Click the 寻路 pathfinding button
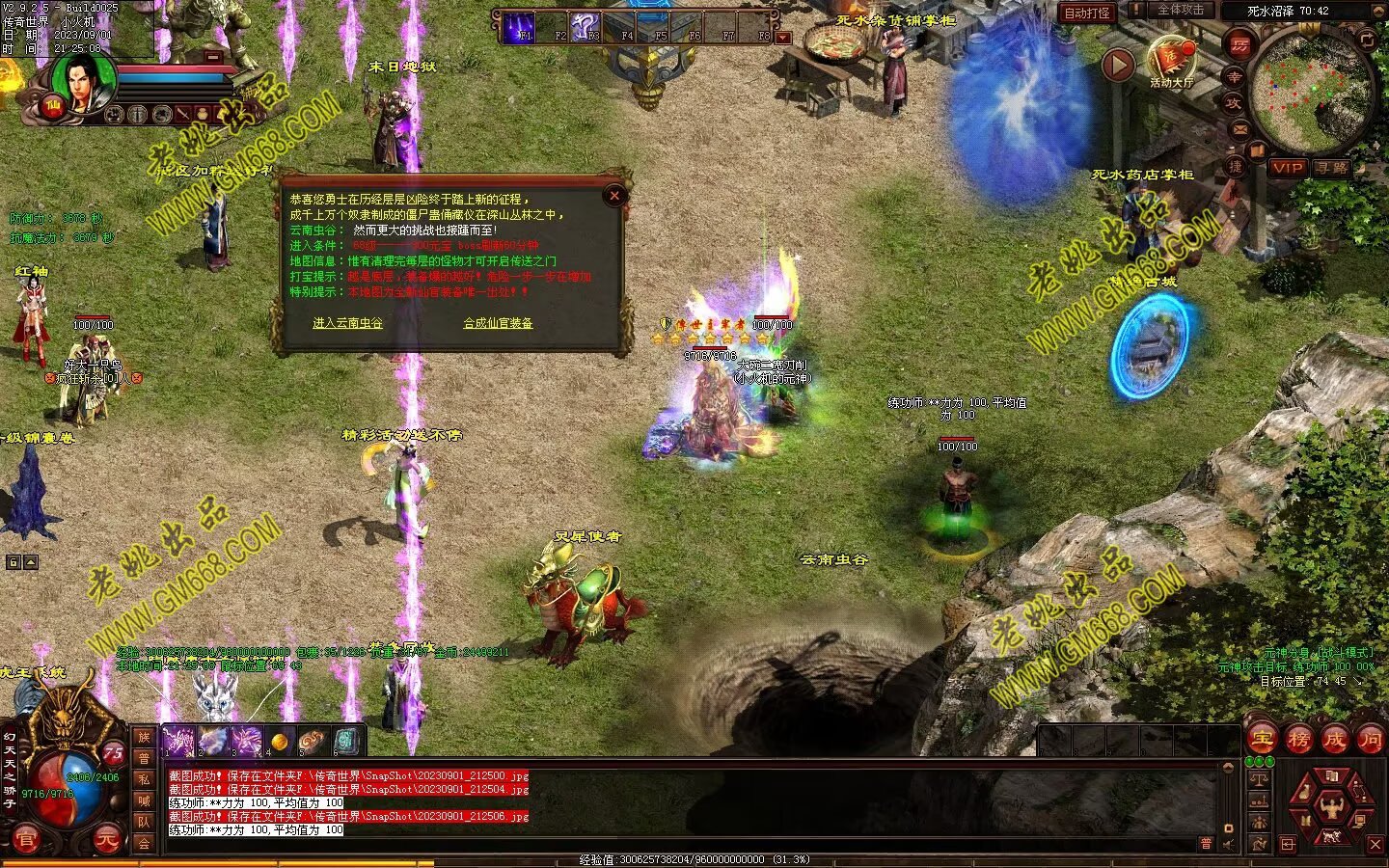The height and width of the screenshot is (868, 1389). click(x=1332, y=168)
